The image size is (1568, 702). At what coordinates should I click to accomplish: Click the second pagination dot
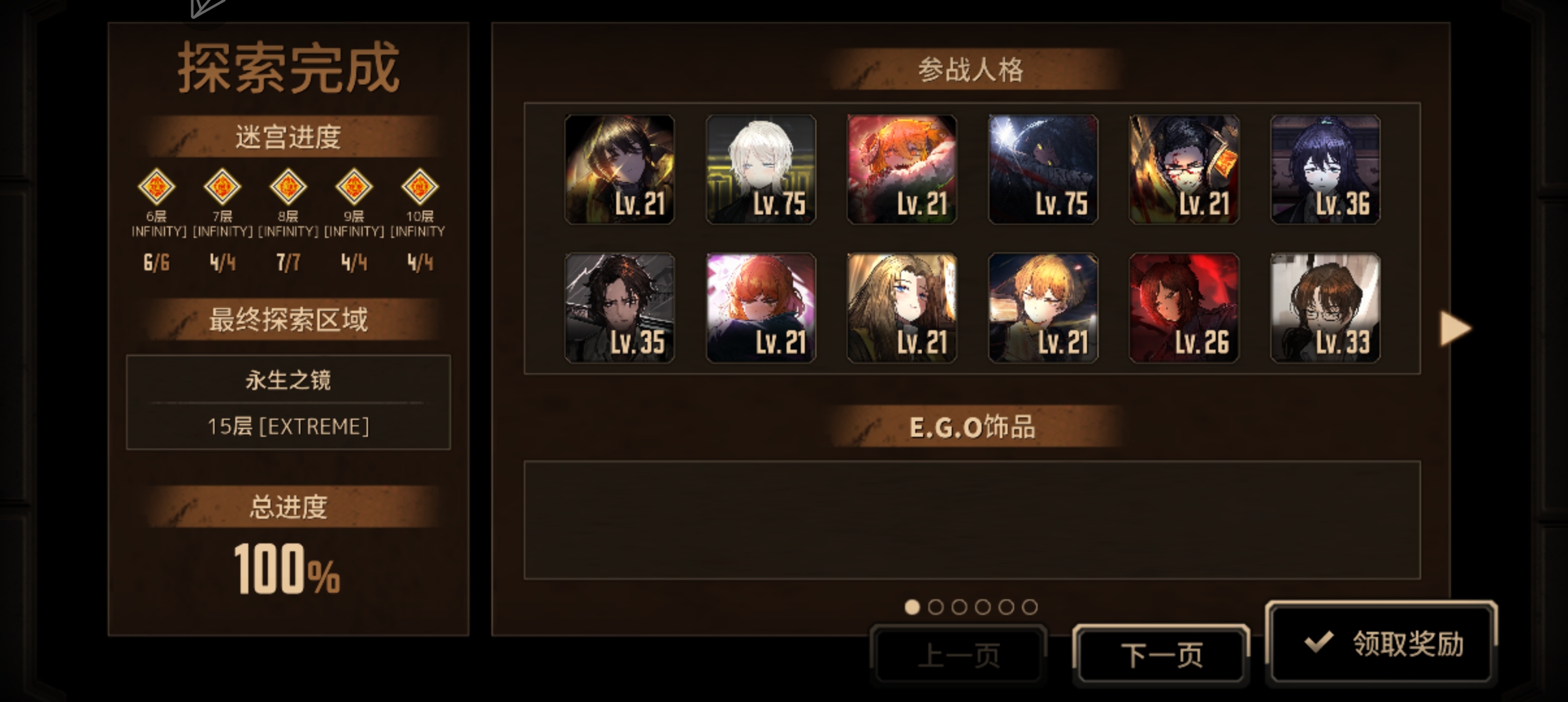click(x=936, y=606)
